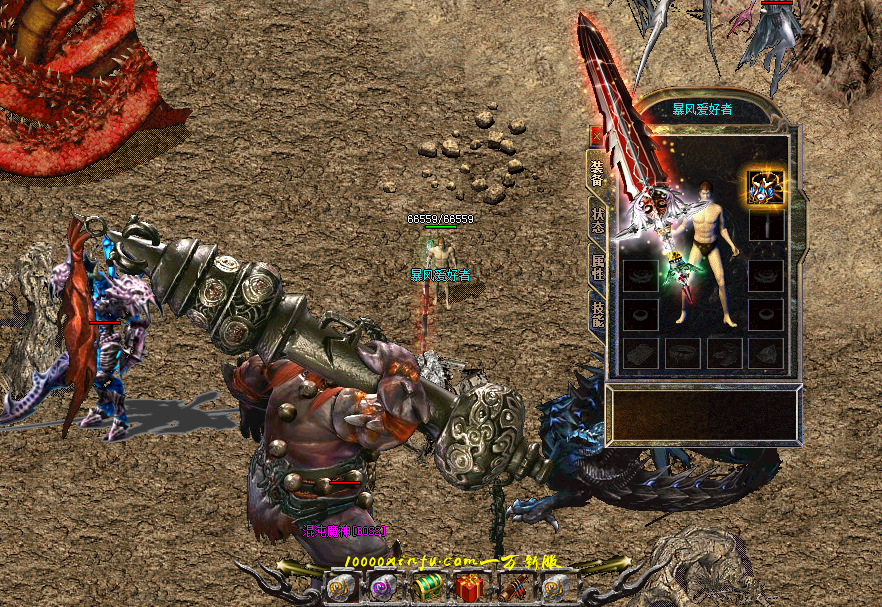882x607 pixels.
Task: Open the 状态 status tab
Action: coord(597,220)
